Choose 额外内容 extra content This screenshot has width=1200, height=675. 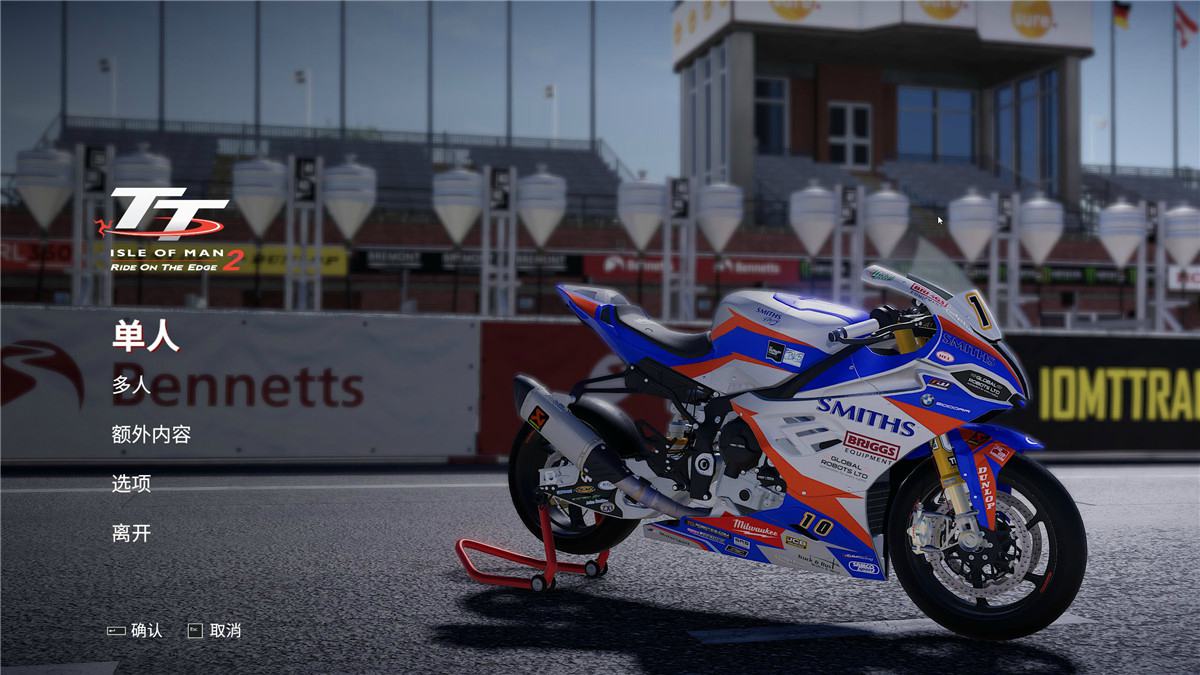151,434
